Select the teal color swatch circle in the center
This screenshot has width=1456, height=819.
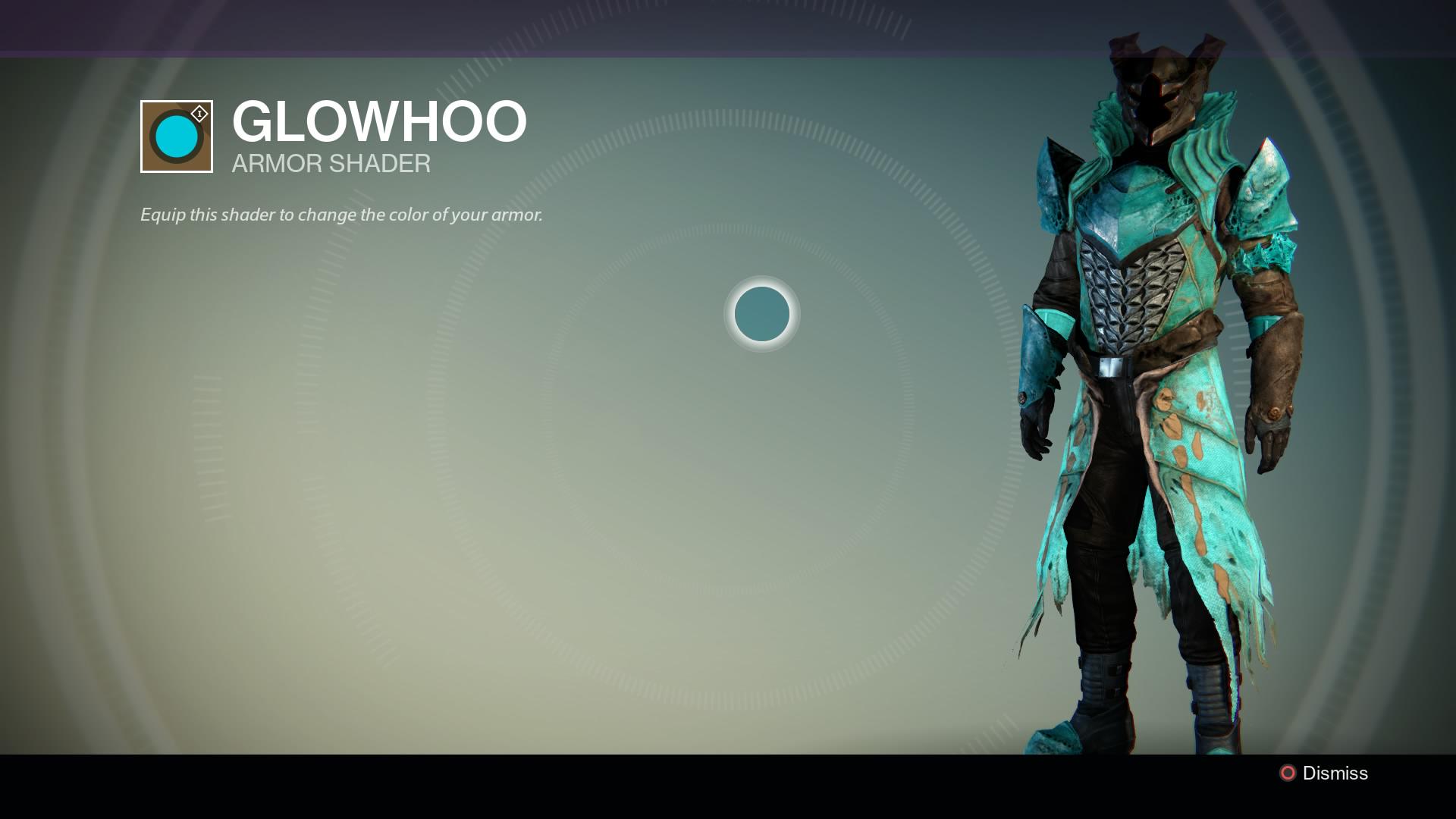click(762, 315)
